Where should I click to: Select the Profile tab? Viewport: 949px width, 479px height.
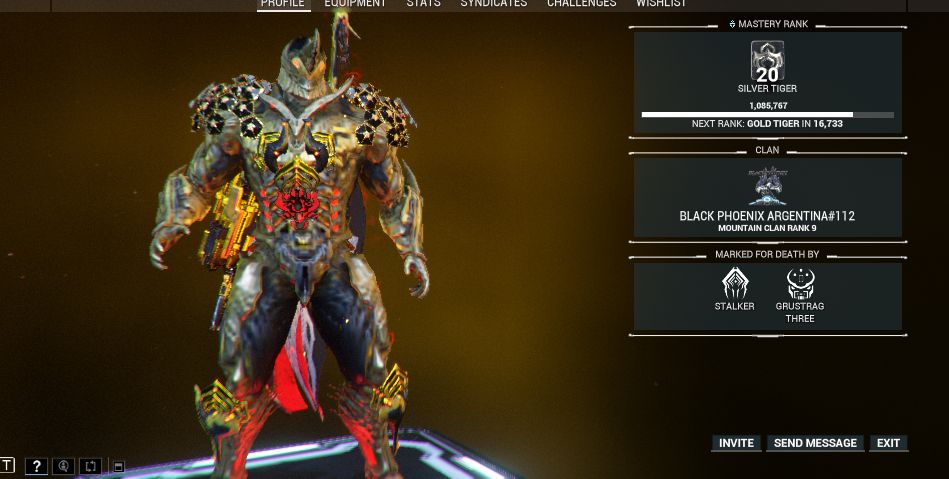(x=283, y=4)
